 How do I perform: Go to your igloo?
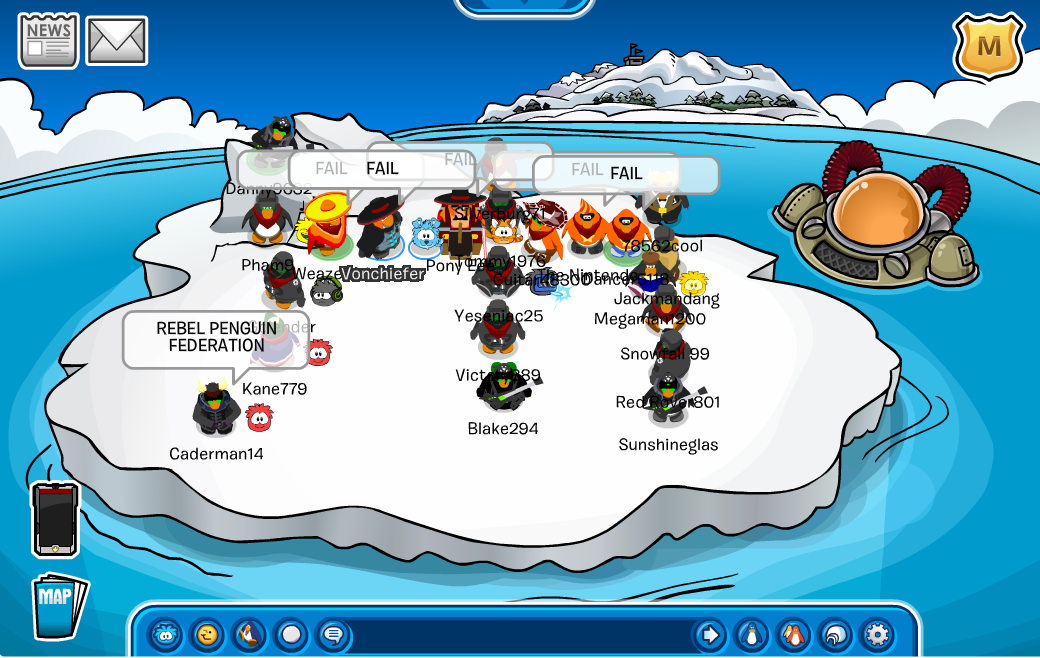835,634
